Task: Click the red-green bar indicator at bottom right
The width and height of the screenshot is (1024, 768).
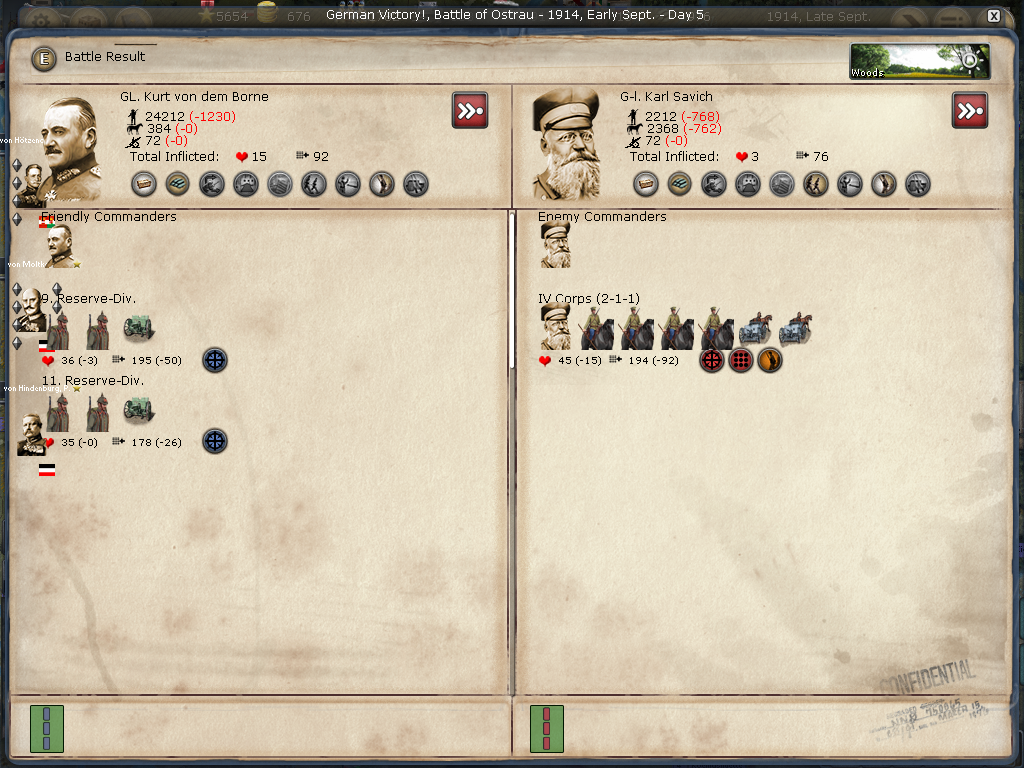Action: [x=547, y=728]
